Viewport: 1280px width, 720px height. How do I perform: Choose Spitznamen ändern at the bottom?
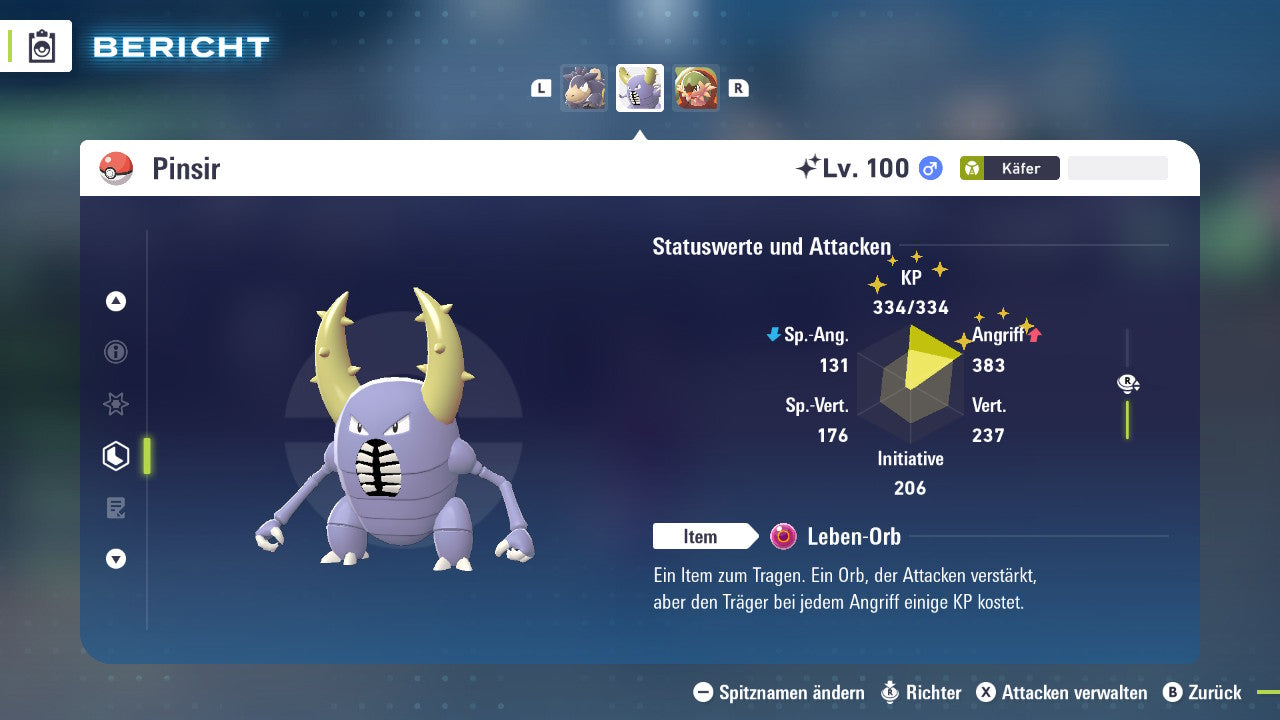(x=779, y=692)
